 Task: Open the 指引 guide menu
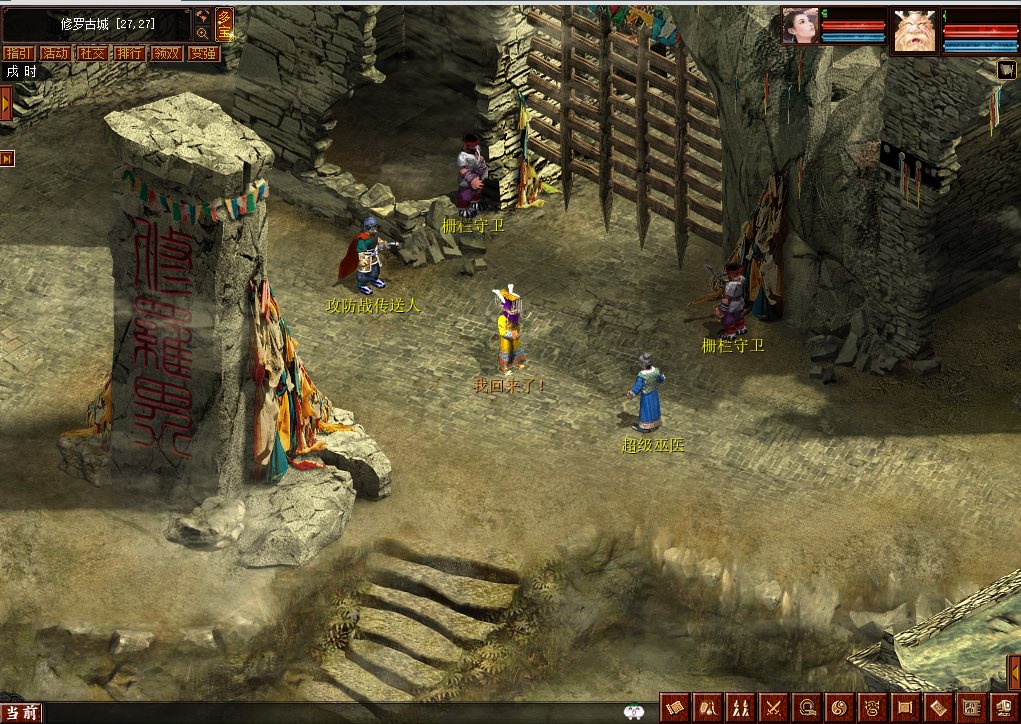[x=17, y=53]
